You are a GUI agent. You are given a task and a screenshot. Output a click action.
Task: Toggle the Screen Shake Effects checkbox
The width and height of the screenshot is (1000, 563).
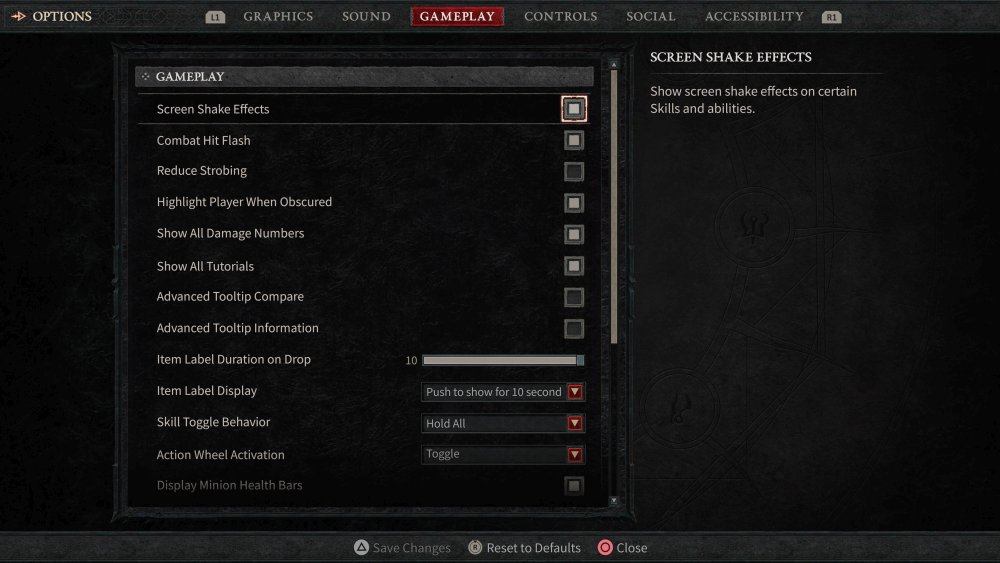pos(574,108)
